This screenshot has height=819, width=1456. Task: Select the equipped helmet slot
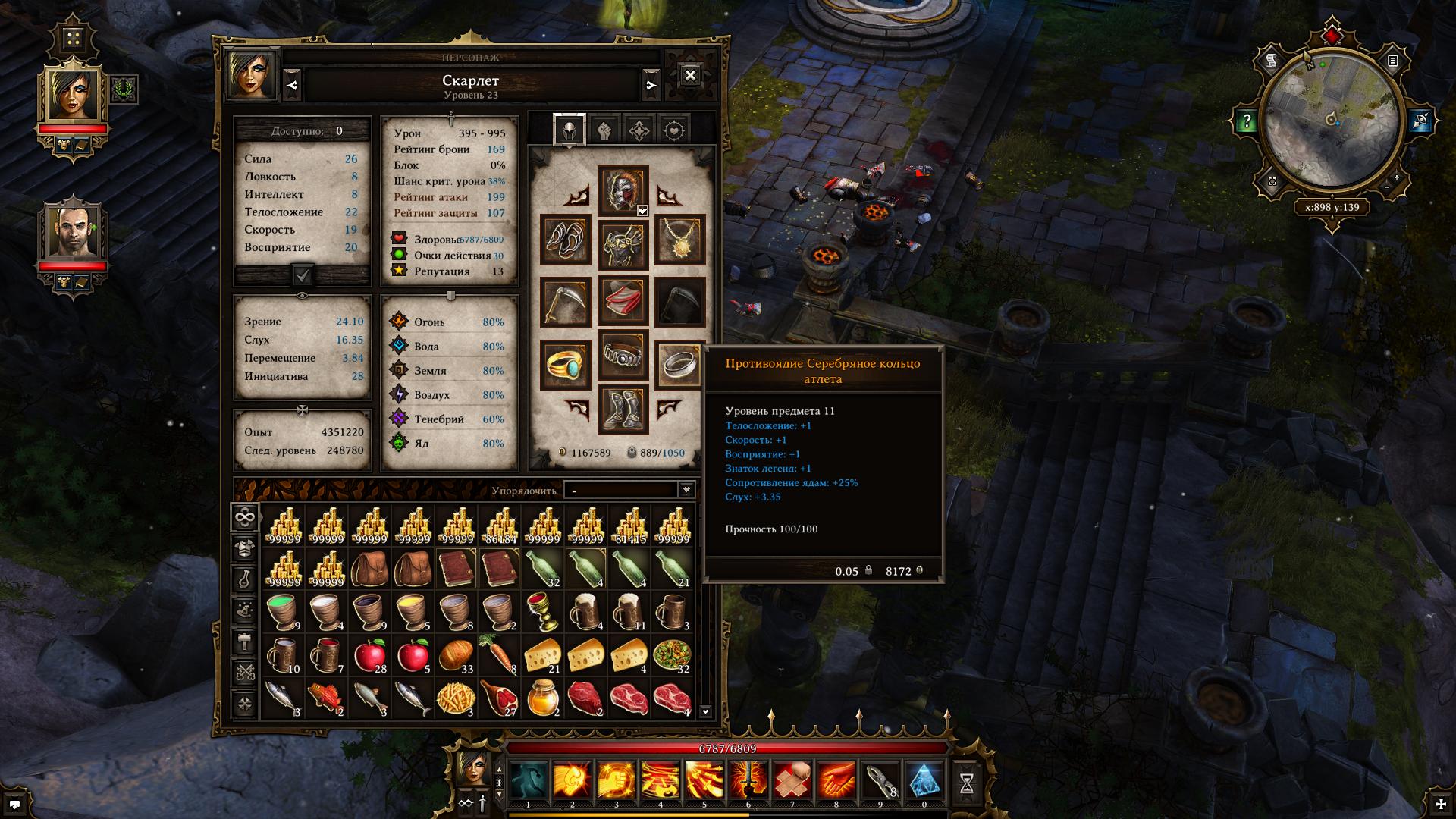click(x=623, y=190)
